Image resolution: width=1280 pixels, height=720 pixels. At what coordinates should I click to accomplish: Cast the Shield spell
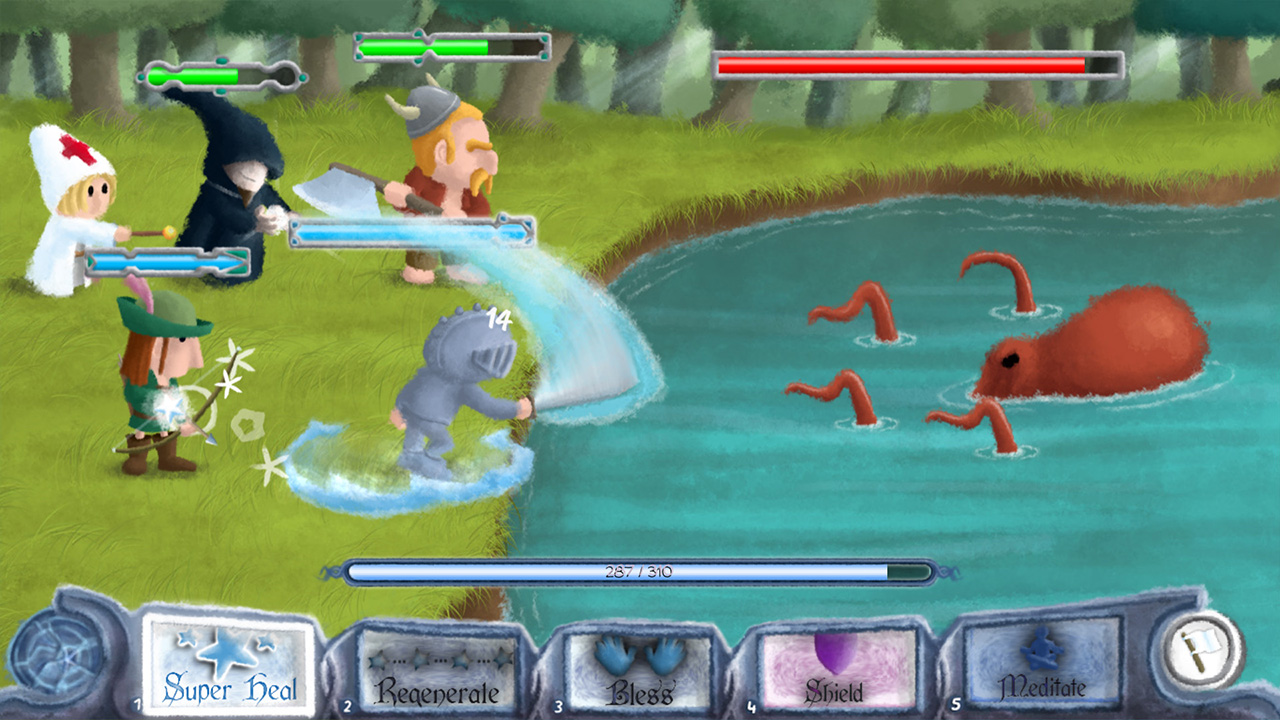click(836, 665)
